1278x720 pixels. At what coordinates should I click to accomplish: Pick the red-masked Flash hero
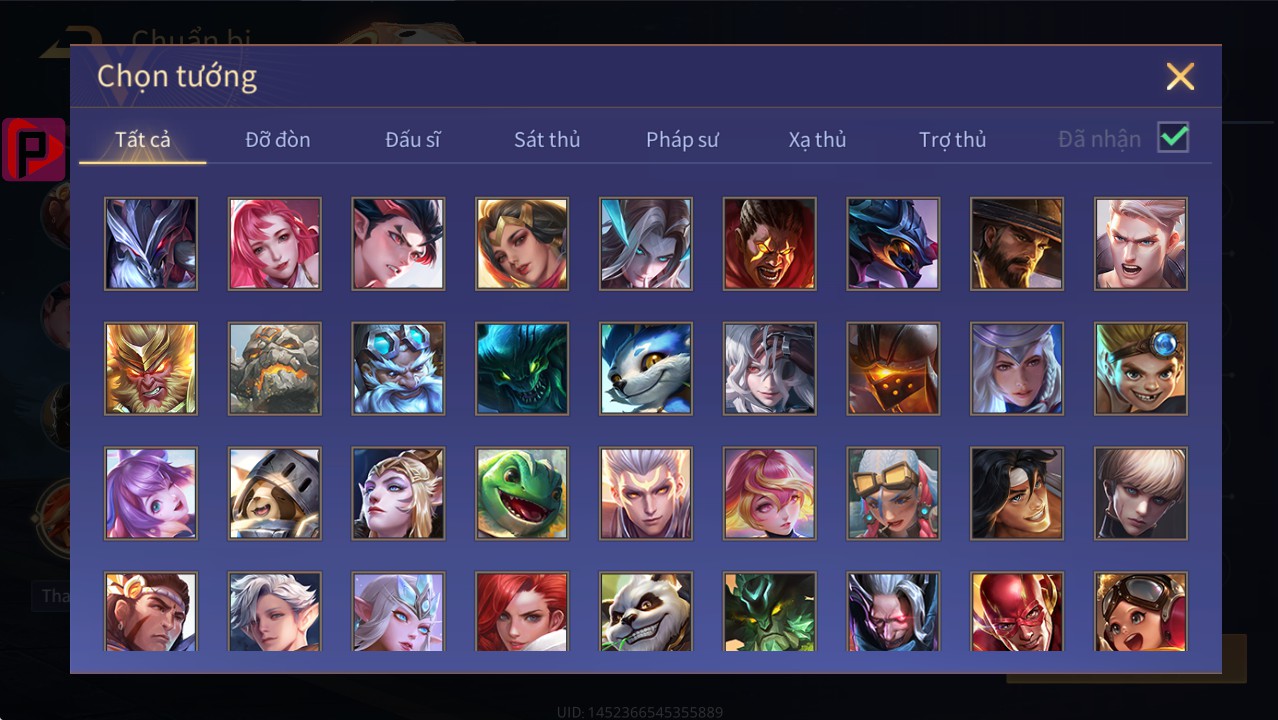coord(1017,612)
